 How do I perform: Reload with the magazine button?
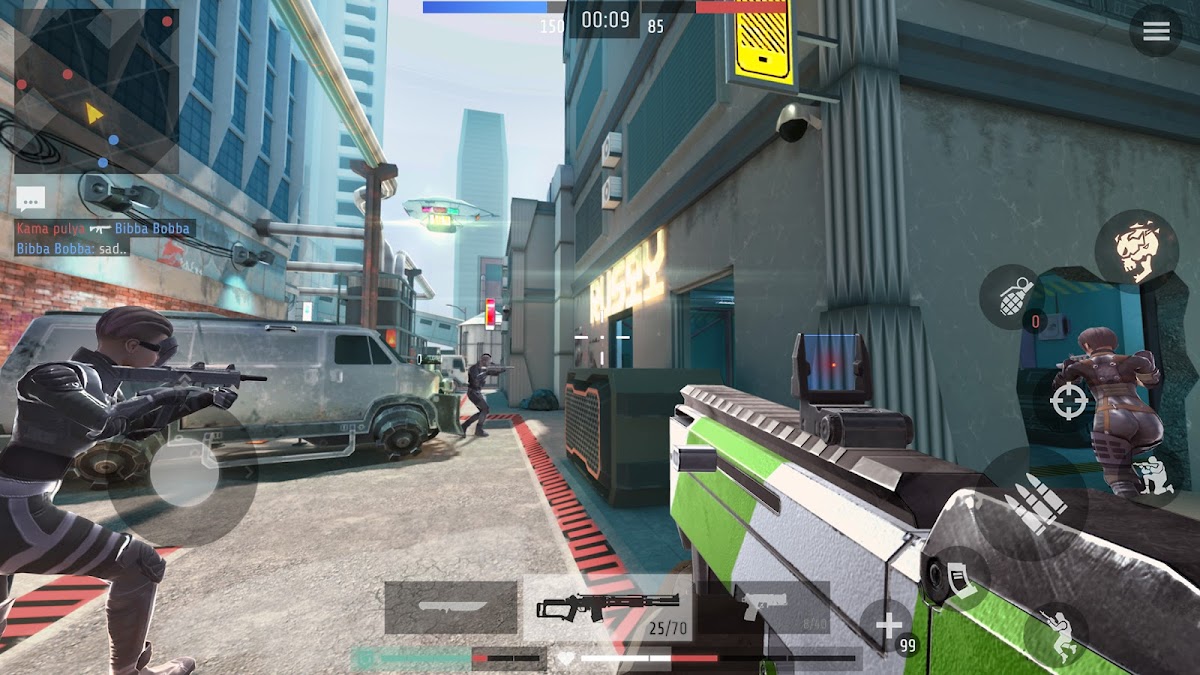pos(955,580)
